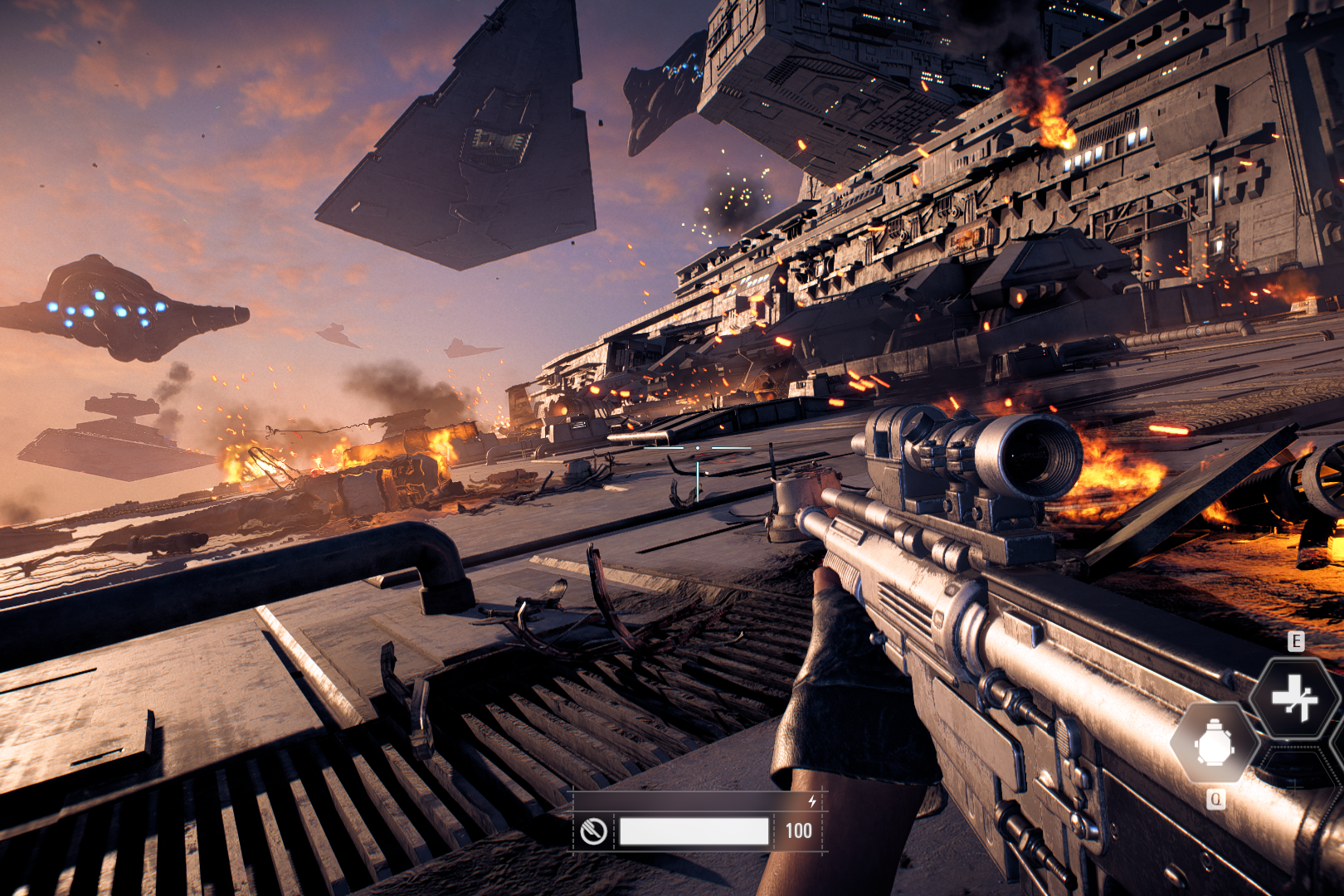
Task: Click the white weapon heat progress bar
Action: tap(694, 831)
